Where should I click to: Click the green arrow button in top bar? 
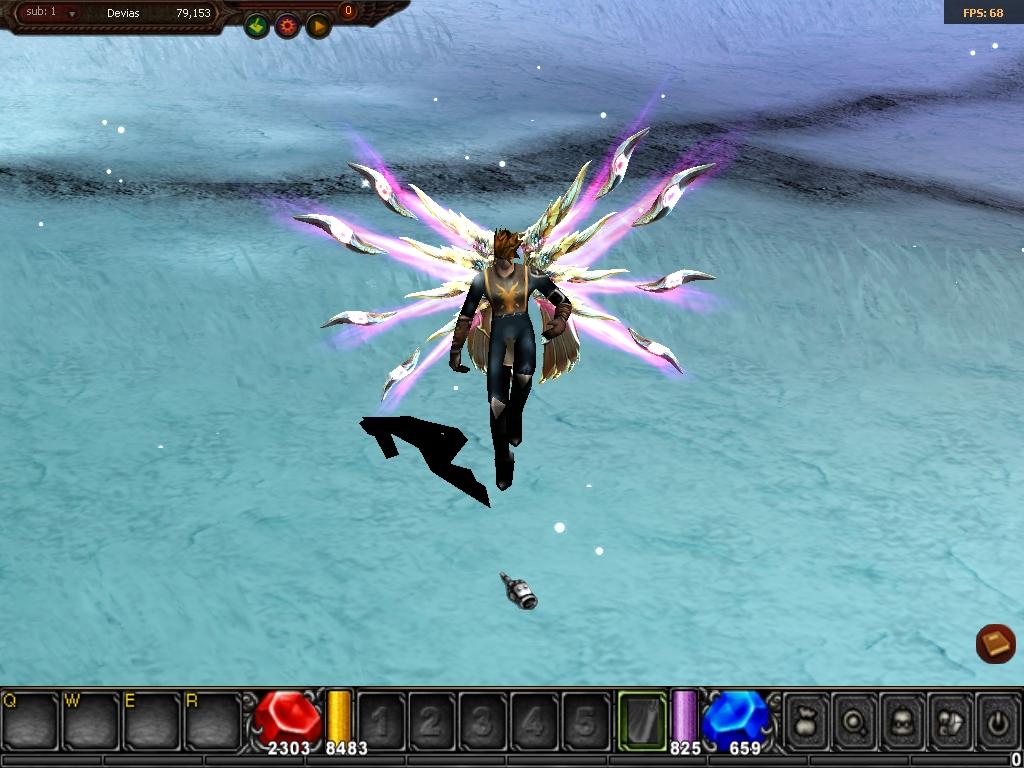point(257,26)
